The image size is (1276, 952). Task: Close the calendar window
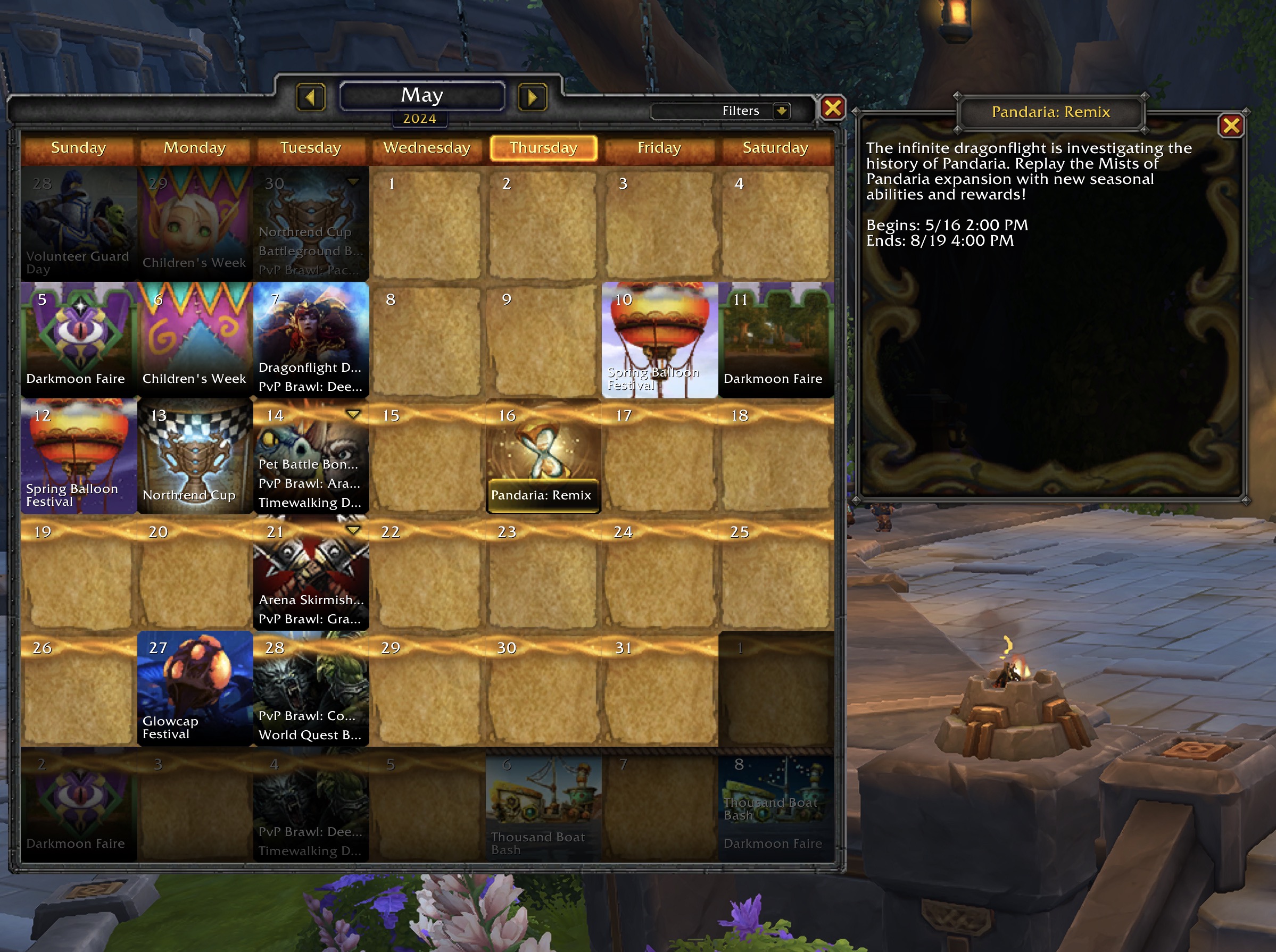click(832, 108)
